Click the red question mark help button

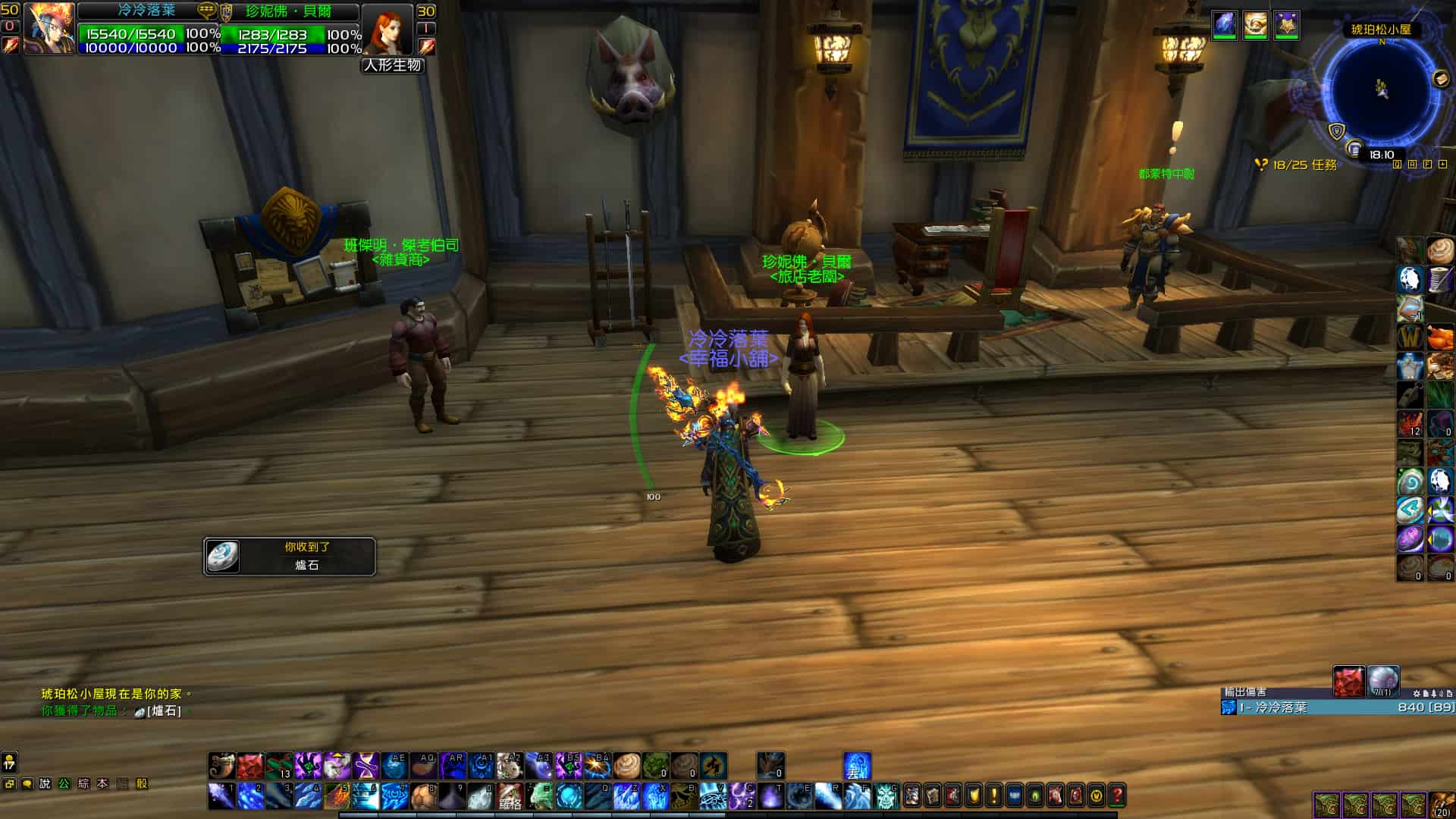tap(1116, 795)
